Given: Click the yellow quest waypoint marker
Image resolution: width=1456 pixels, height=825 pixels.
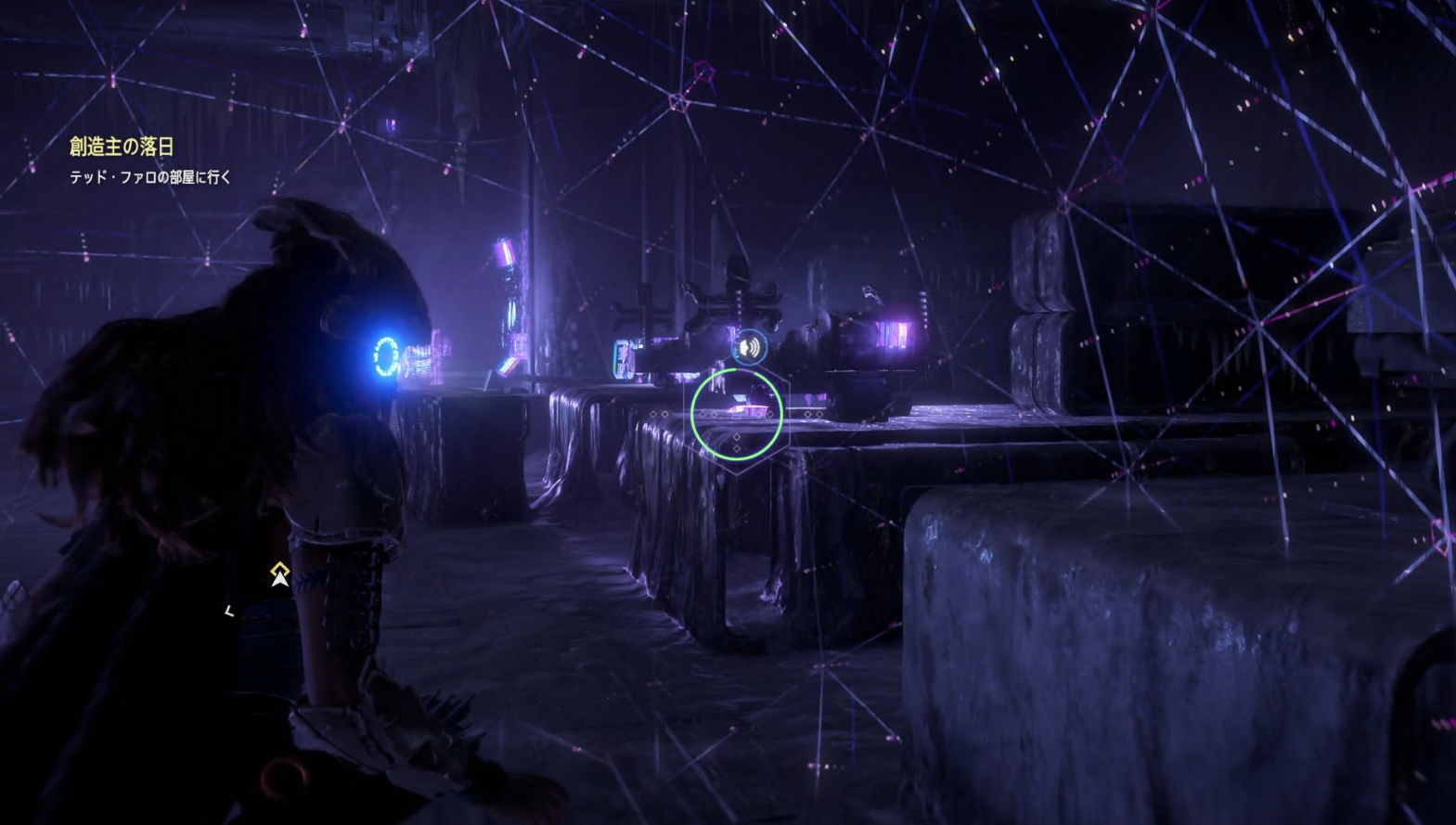Looking at the screenshot, I should tap(279, 574).
